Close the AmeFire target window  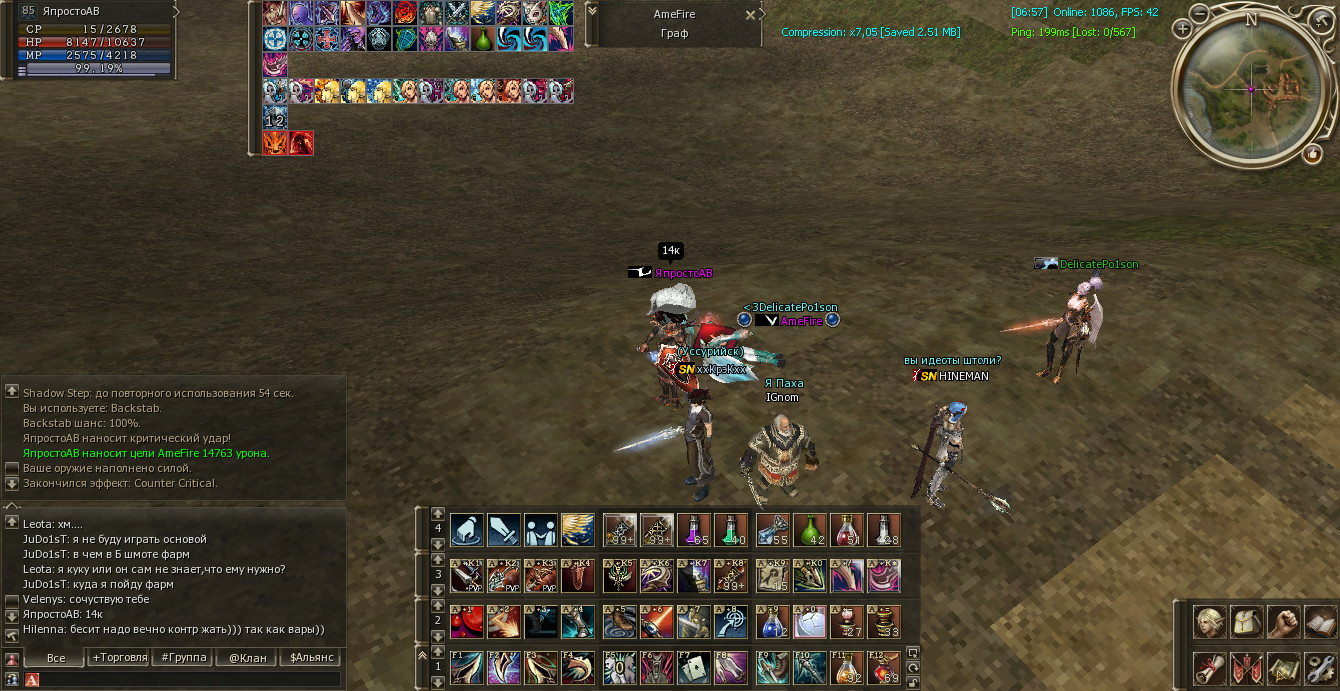coord(751,15)
